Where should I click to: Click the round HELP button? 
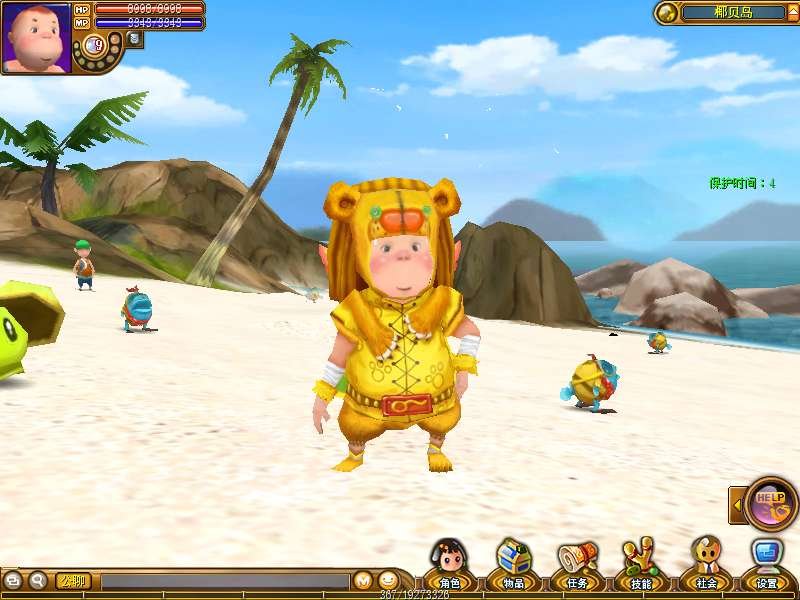click(771, 502)
